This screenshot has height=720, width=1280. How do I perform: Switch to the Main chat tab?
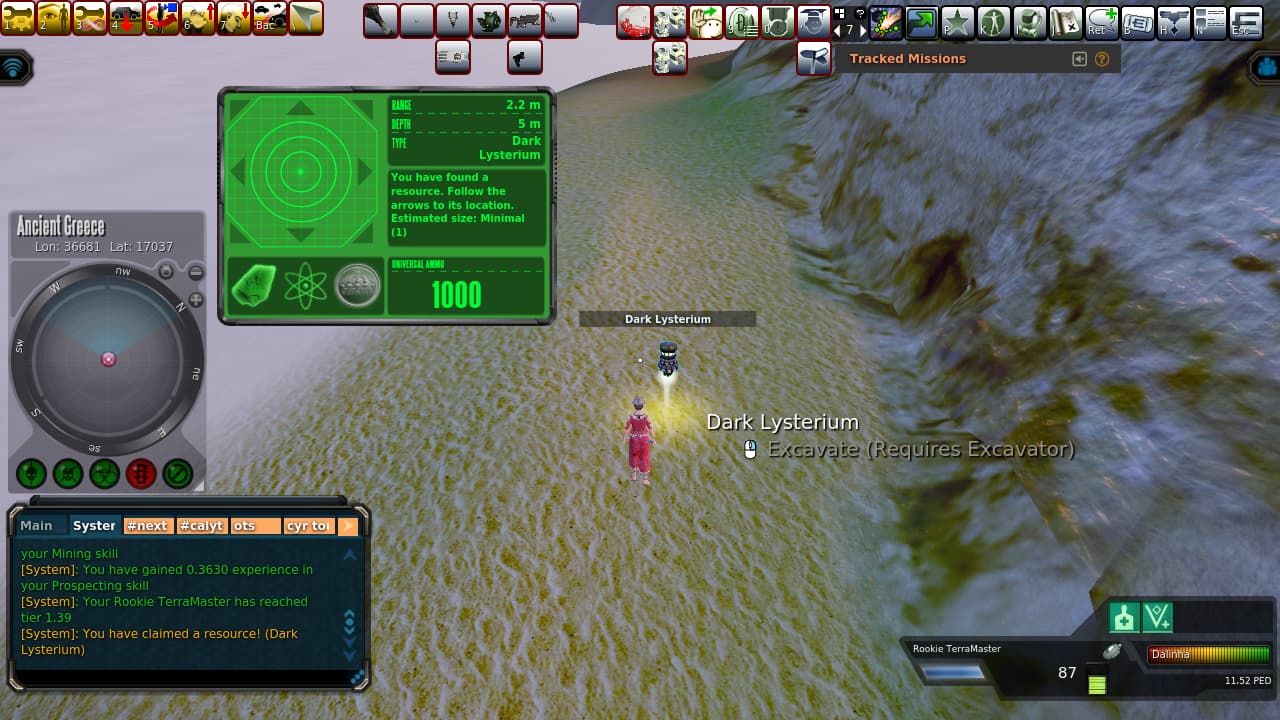tap(36, 526)
